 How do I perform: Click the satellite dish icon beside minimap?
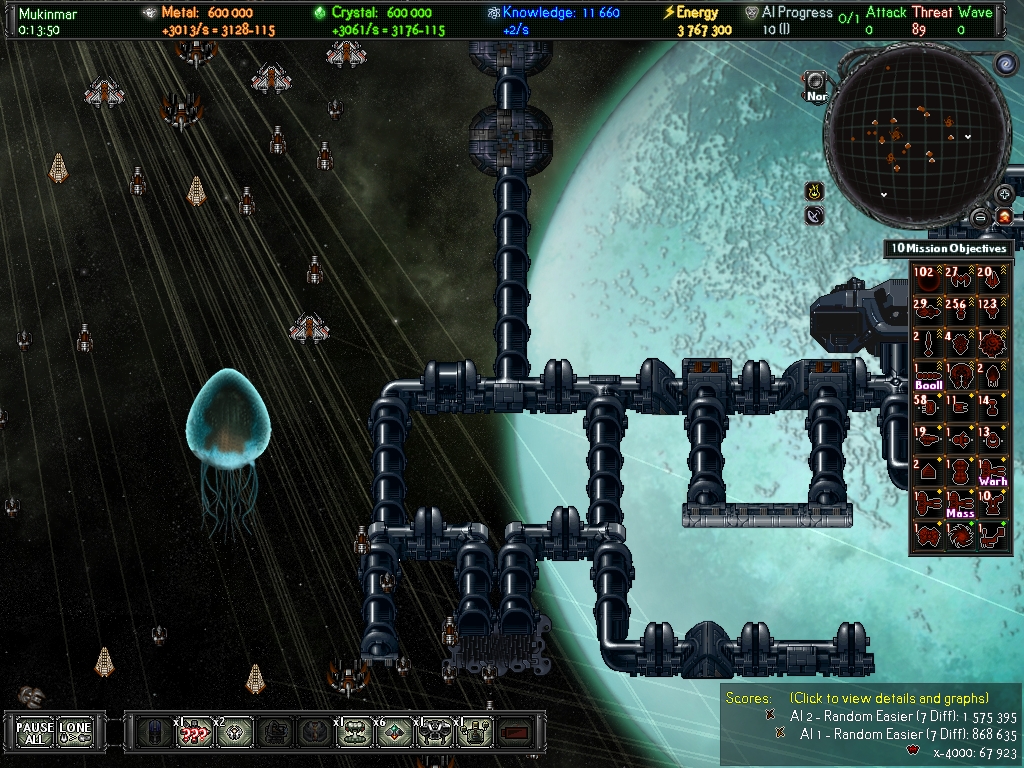click(x=815, y=215)
